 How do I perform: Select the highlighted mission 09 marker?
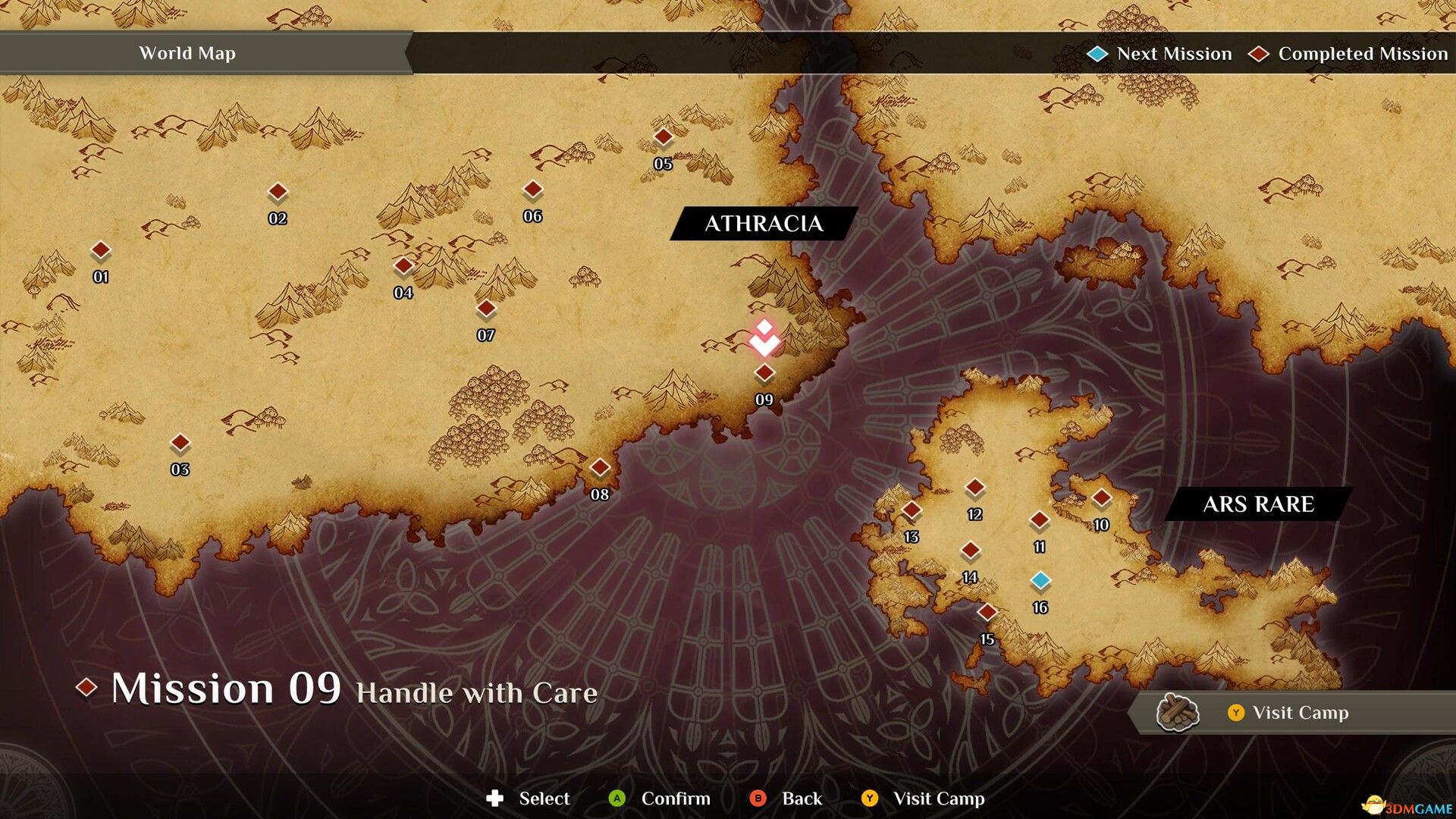click(x=764, y=372)
